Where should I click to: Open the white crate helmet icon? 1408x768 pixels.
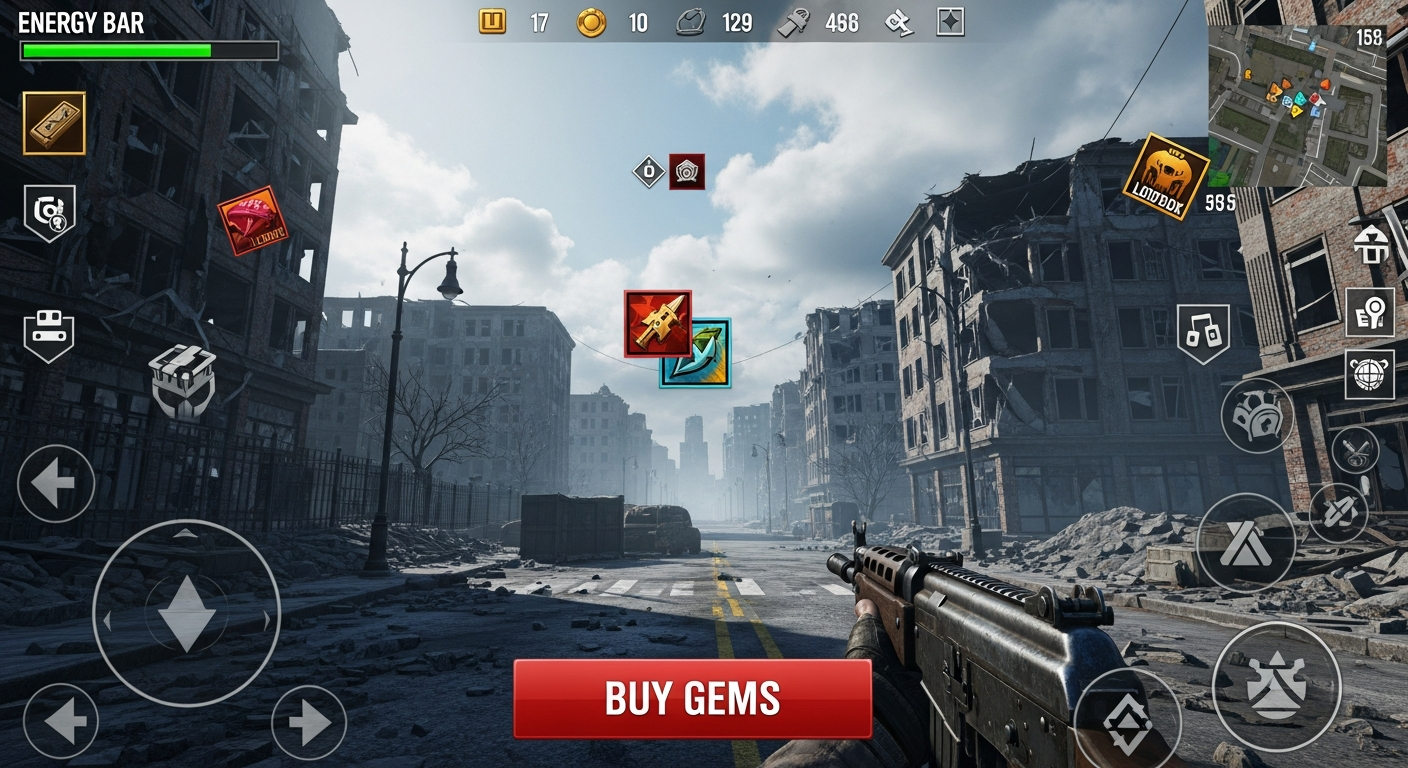[183, 380]
